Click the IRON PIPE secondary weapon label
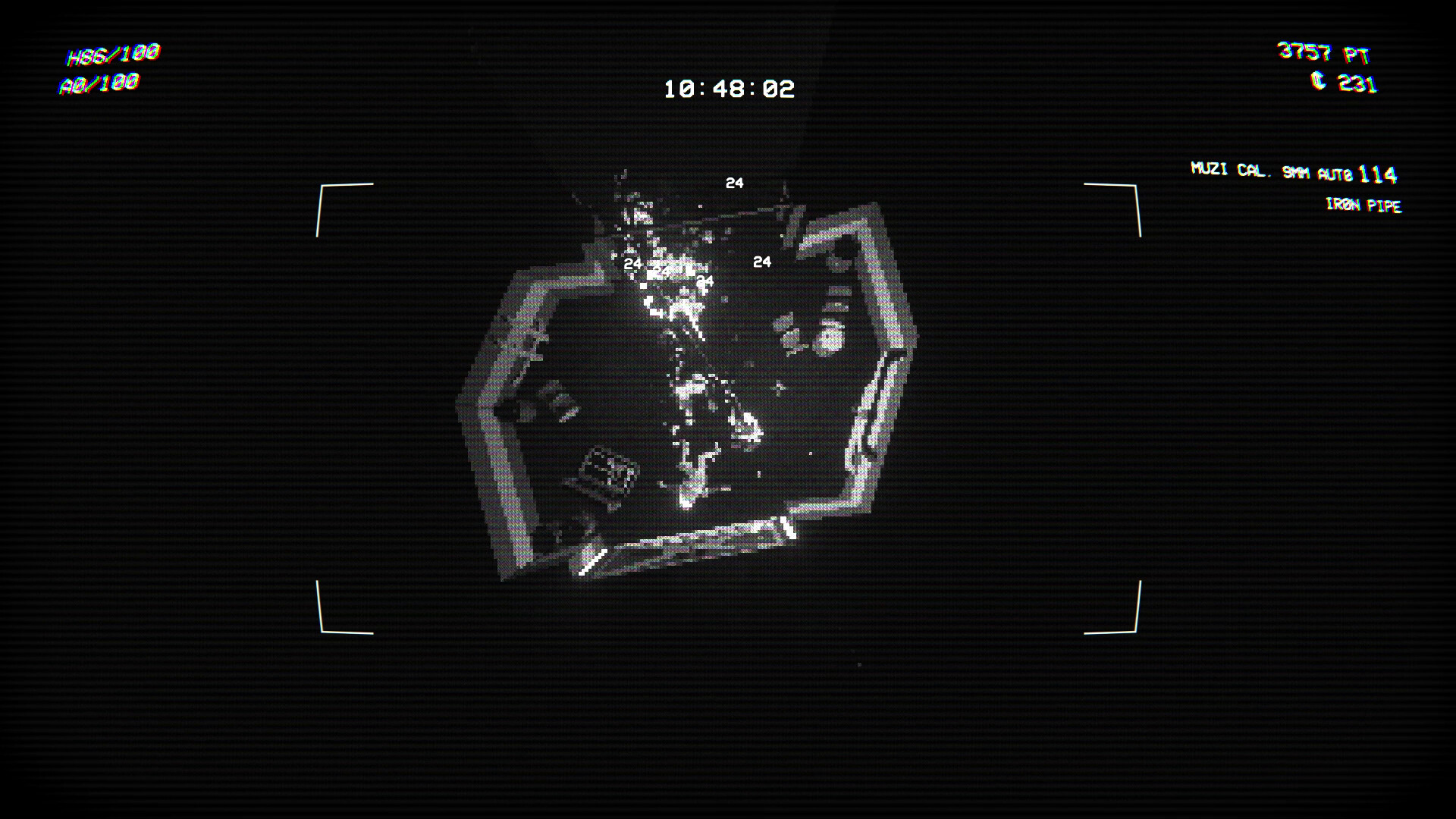 [x=1363, y=206]
